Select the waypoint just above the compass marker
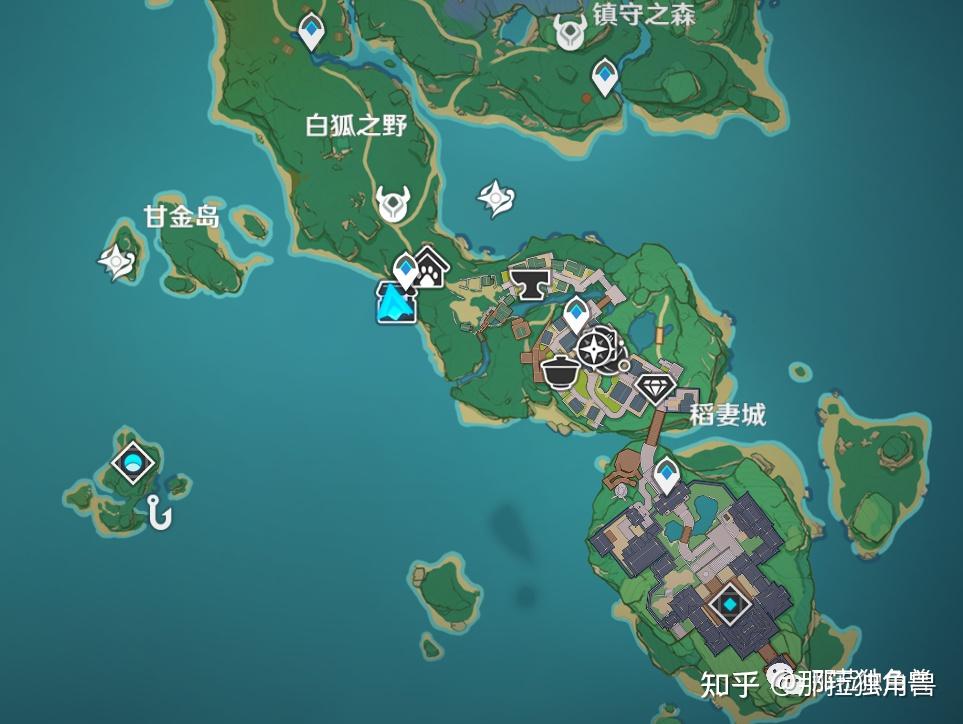The width and height of the screenshot is (963, 724). click(x=576, y=313)
